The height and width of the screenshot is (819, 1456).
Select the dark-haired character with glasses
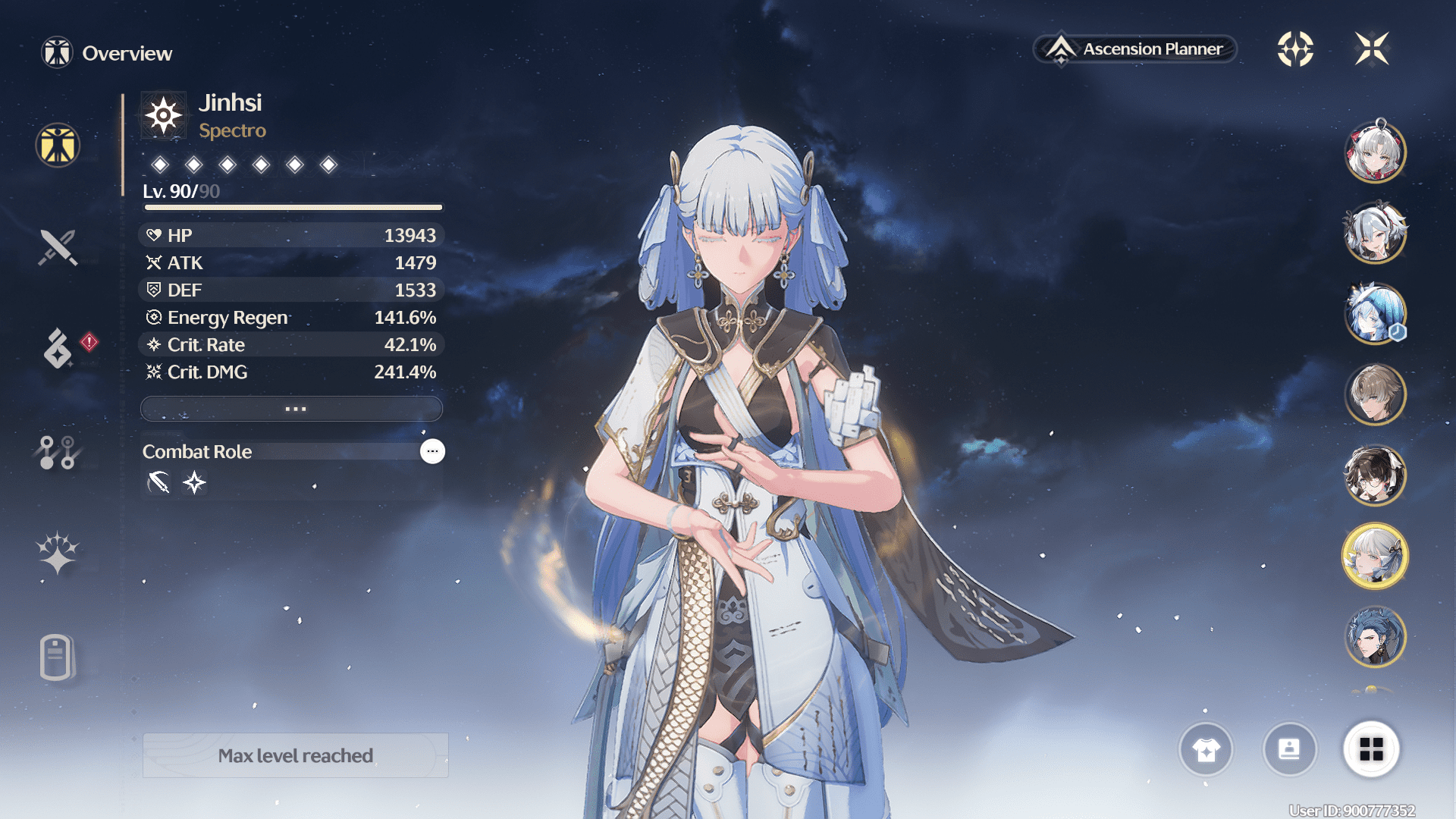coord(1375,475)
